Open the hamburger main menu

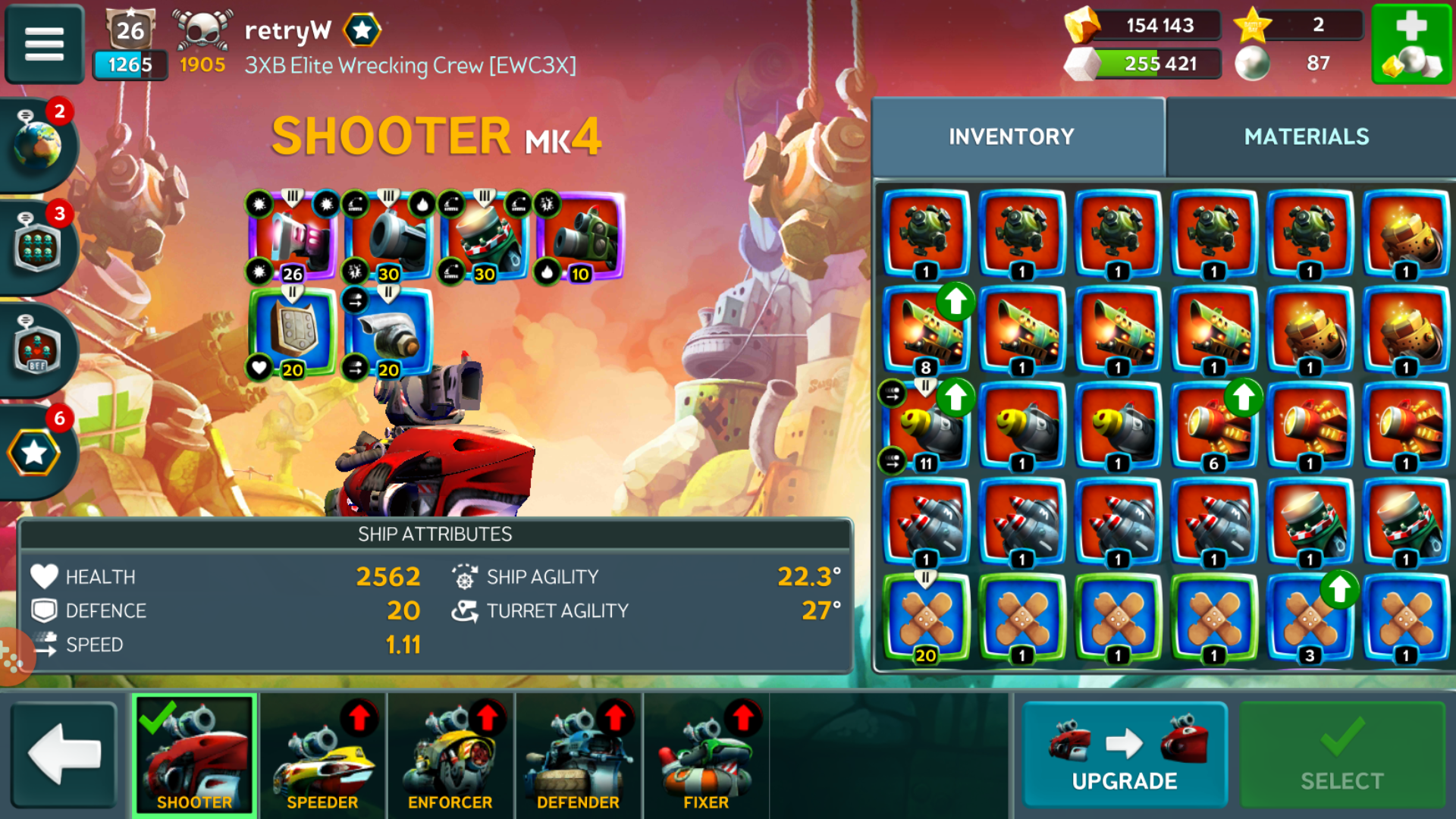pyautogui.click(x=44, y=43)
